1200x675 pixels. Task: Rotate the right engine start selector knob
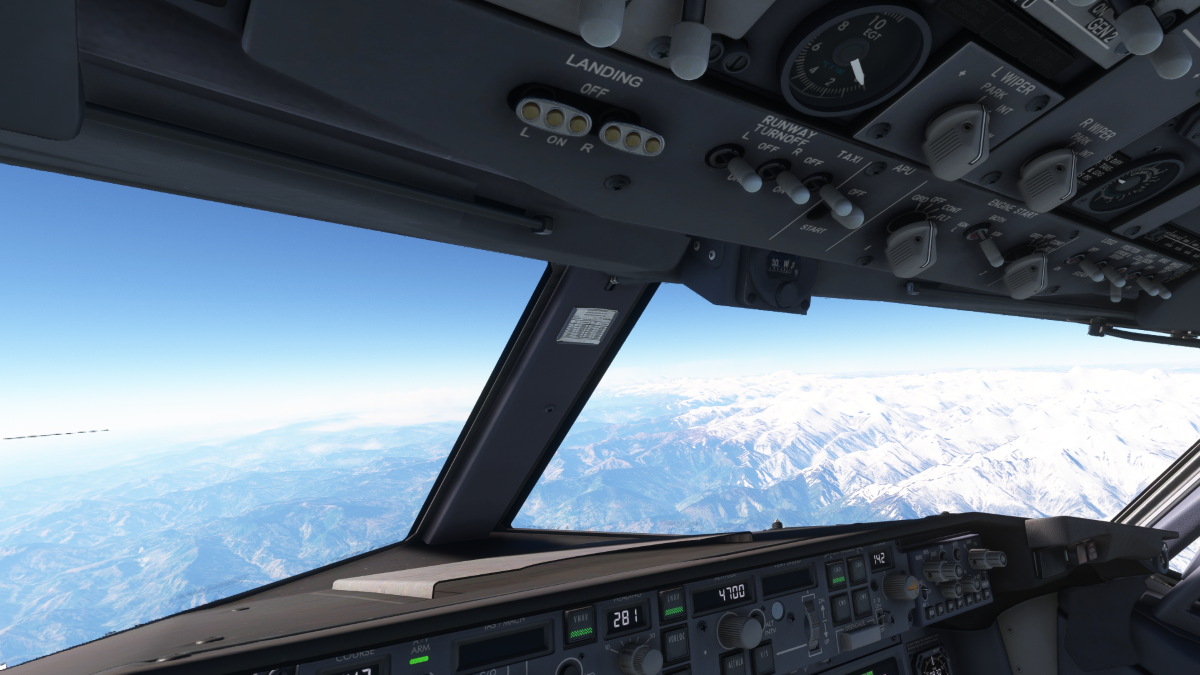[1026, 275]
